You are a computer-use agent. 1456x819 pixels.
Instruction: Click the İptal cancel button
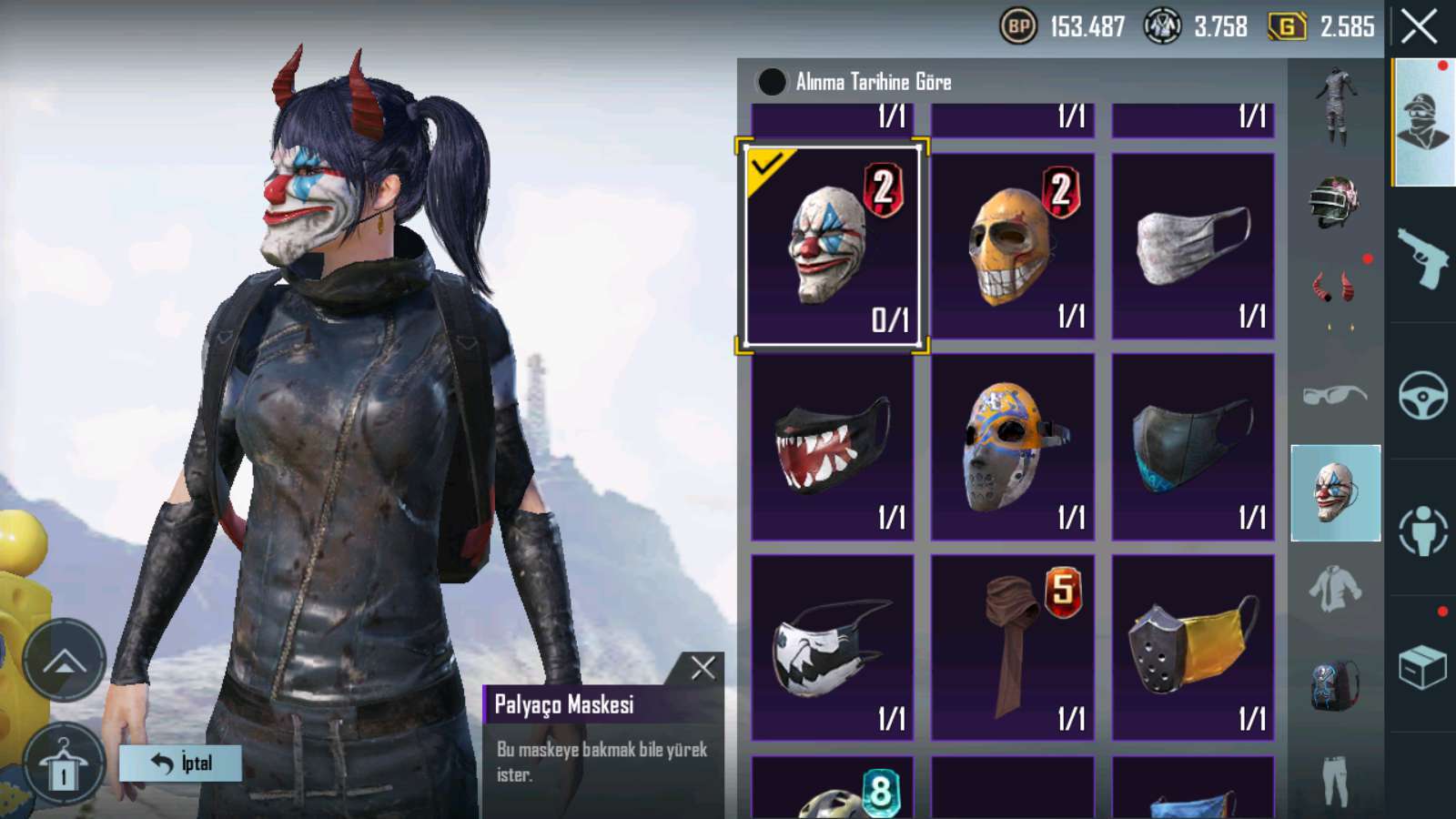(180, 763)
